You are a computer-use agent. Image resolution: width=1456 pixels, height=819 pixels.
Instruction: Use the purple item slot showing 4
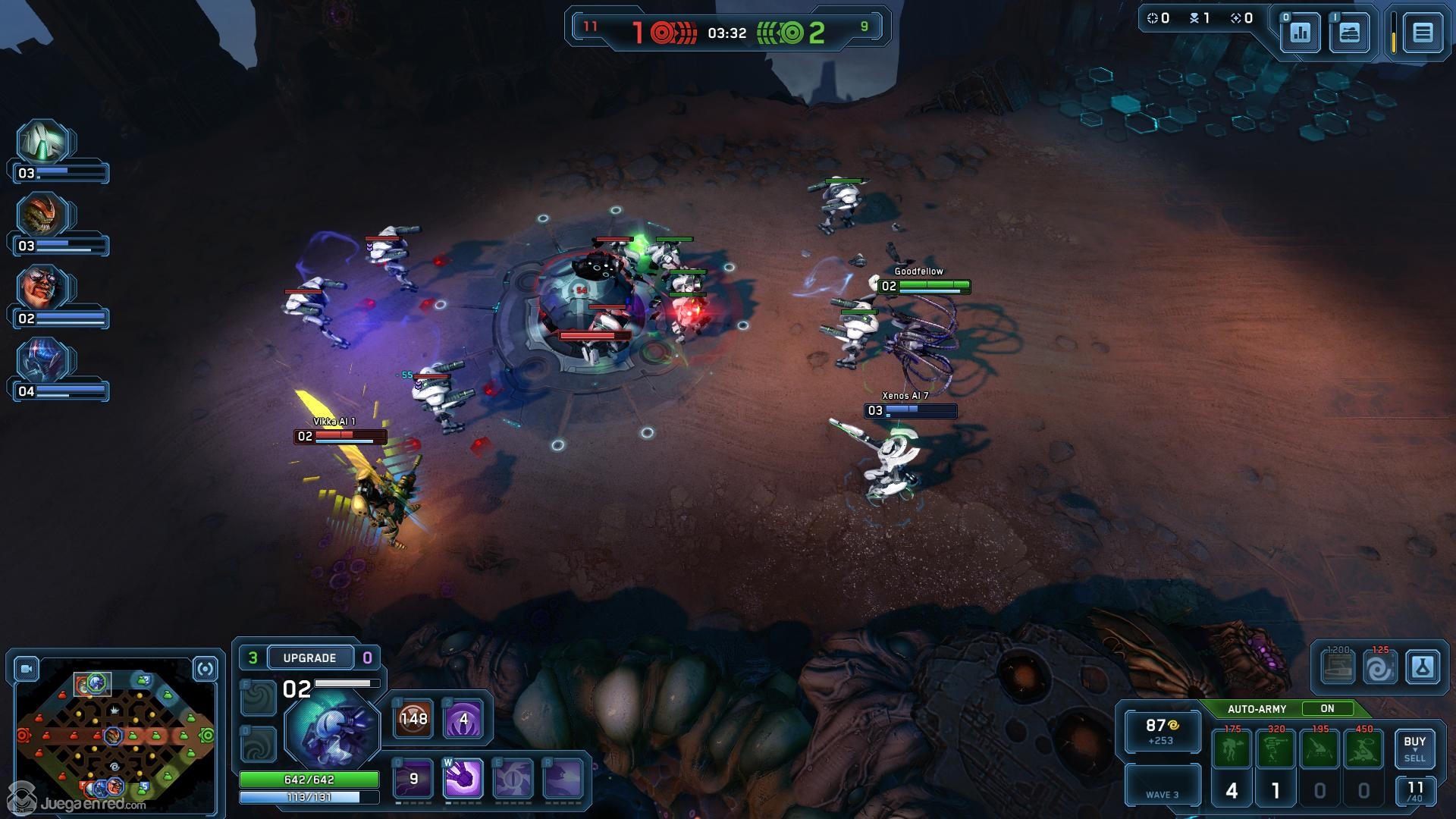[x=463, y=719]
